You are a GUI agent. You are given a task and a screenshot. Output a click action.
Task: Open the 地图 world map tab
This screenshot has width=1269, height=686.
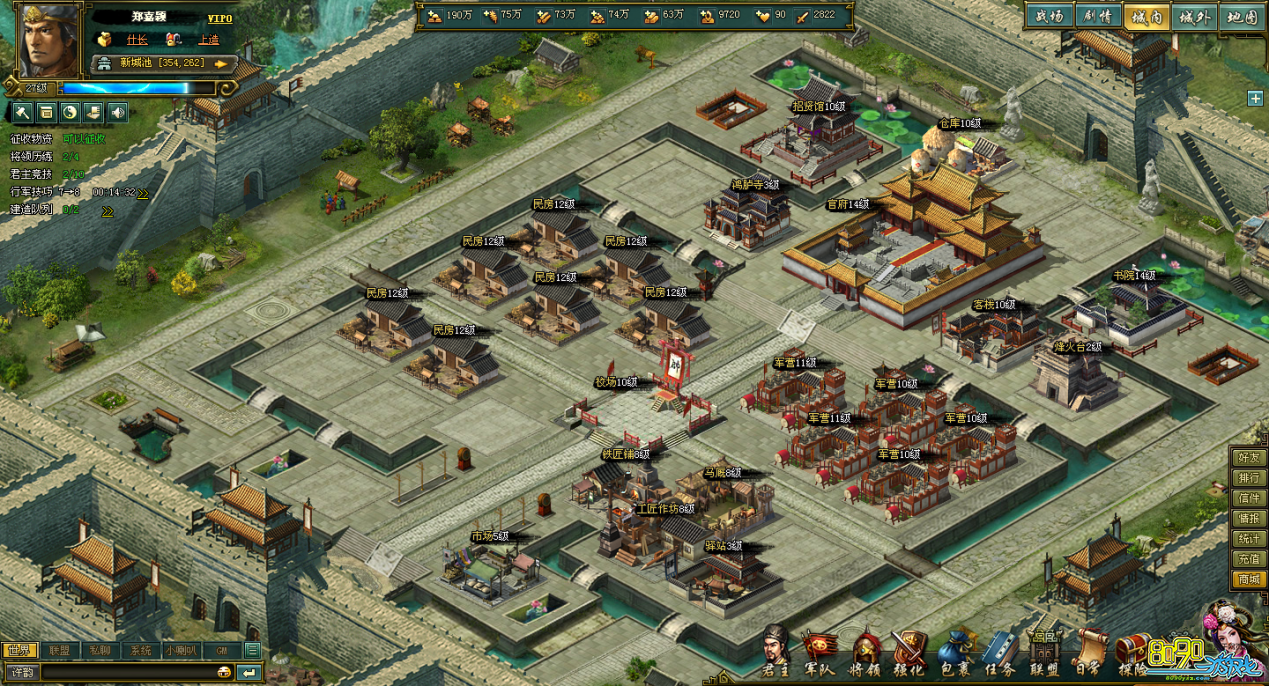[1242, 17]
